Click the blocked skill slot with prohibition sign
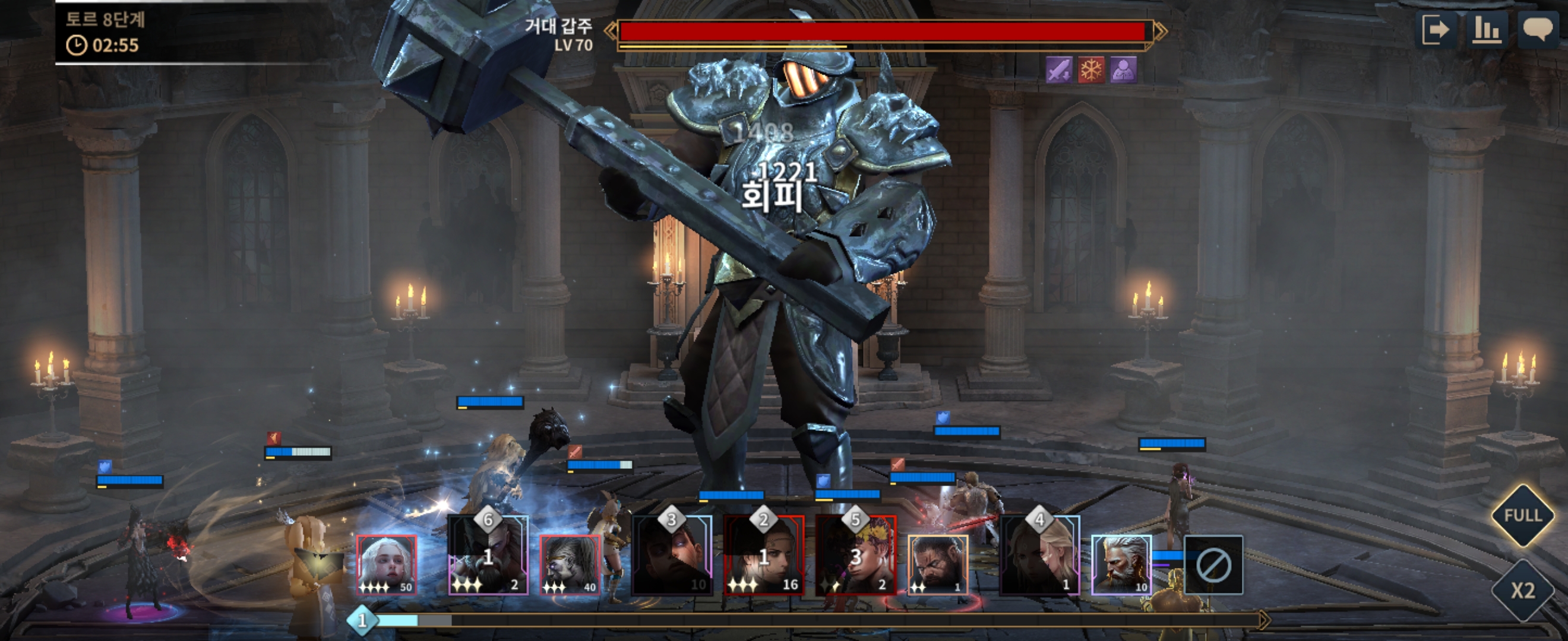The height and width of the screenshot is (641, 1568). pyautogui.click(x=1213, y=565)
